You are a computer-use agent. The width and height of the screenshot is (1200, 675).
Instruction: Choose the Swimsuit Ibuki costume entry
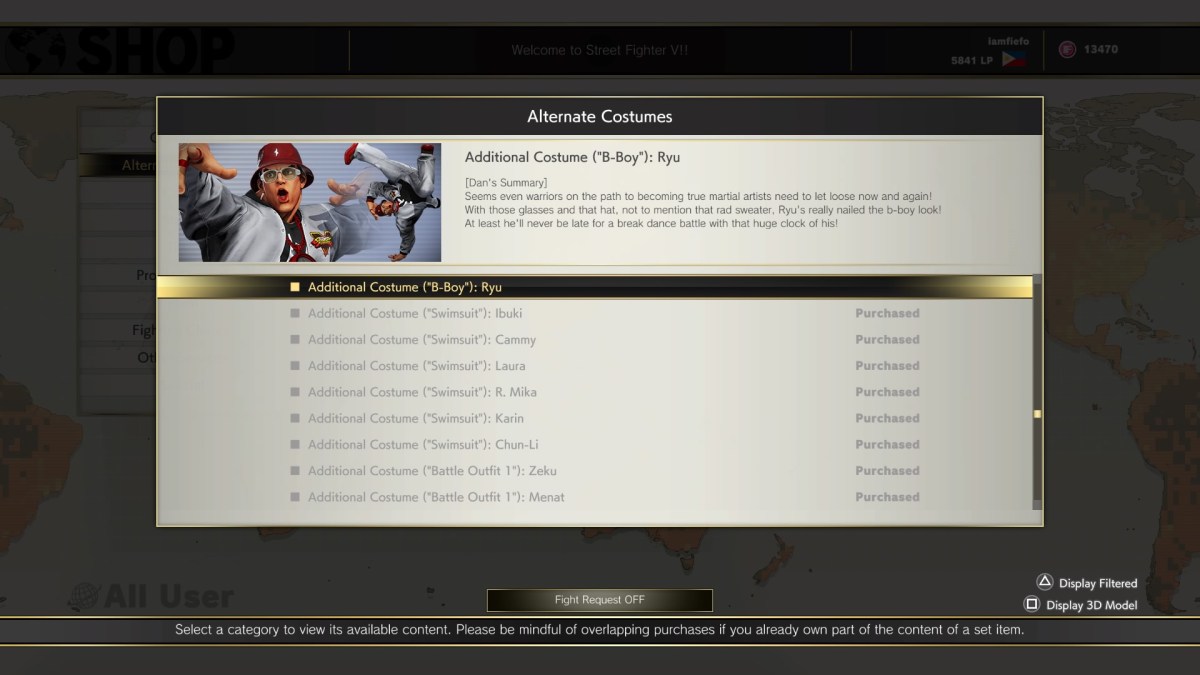point(414,313)
